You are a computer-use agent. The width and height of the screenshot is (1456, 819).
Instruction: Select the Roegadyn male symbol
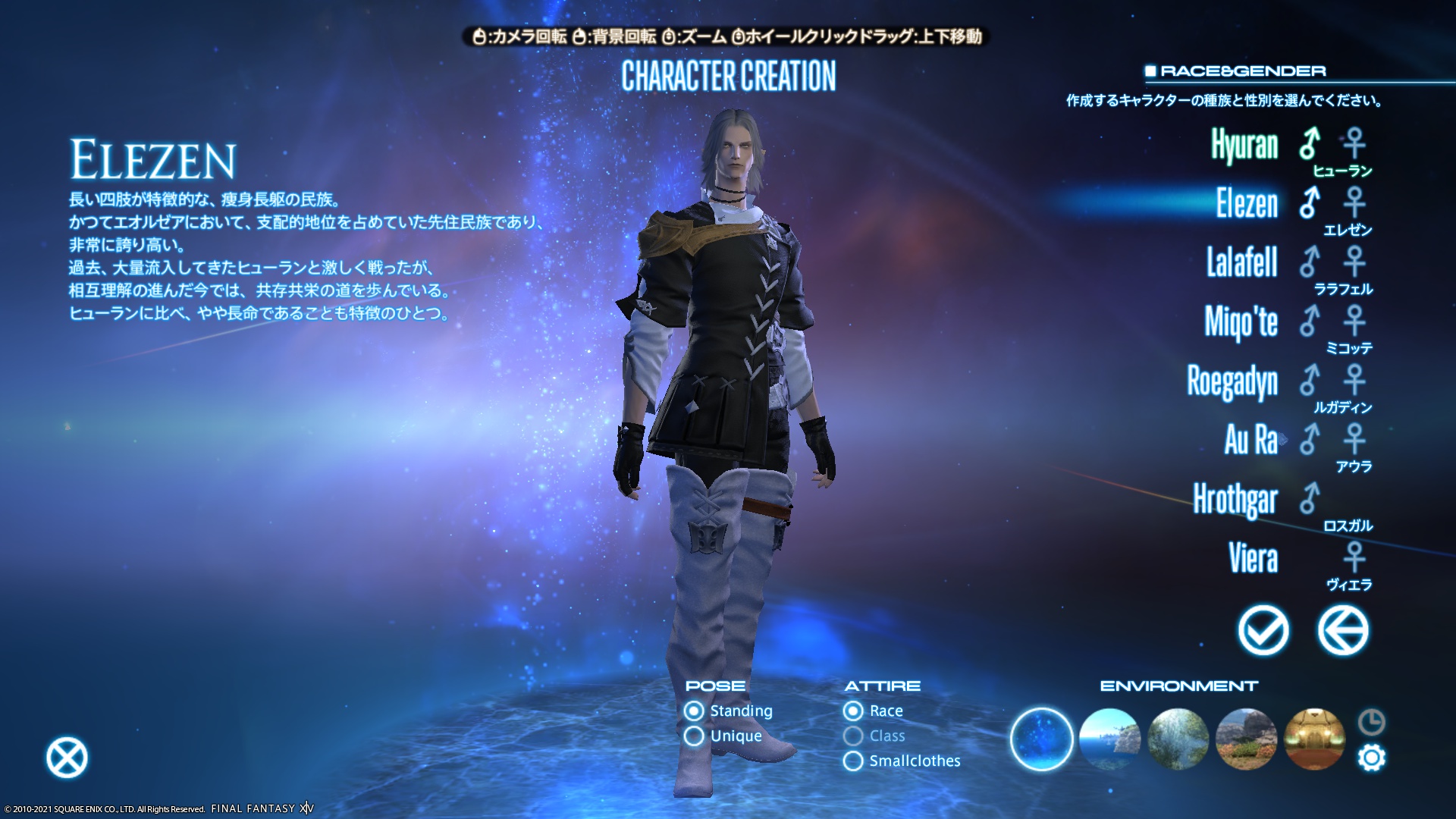click(x=1310, y=380)
